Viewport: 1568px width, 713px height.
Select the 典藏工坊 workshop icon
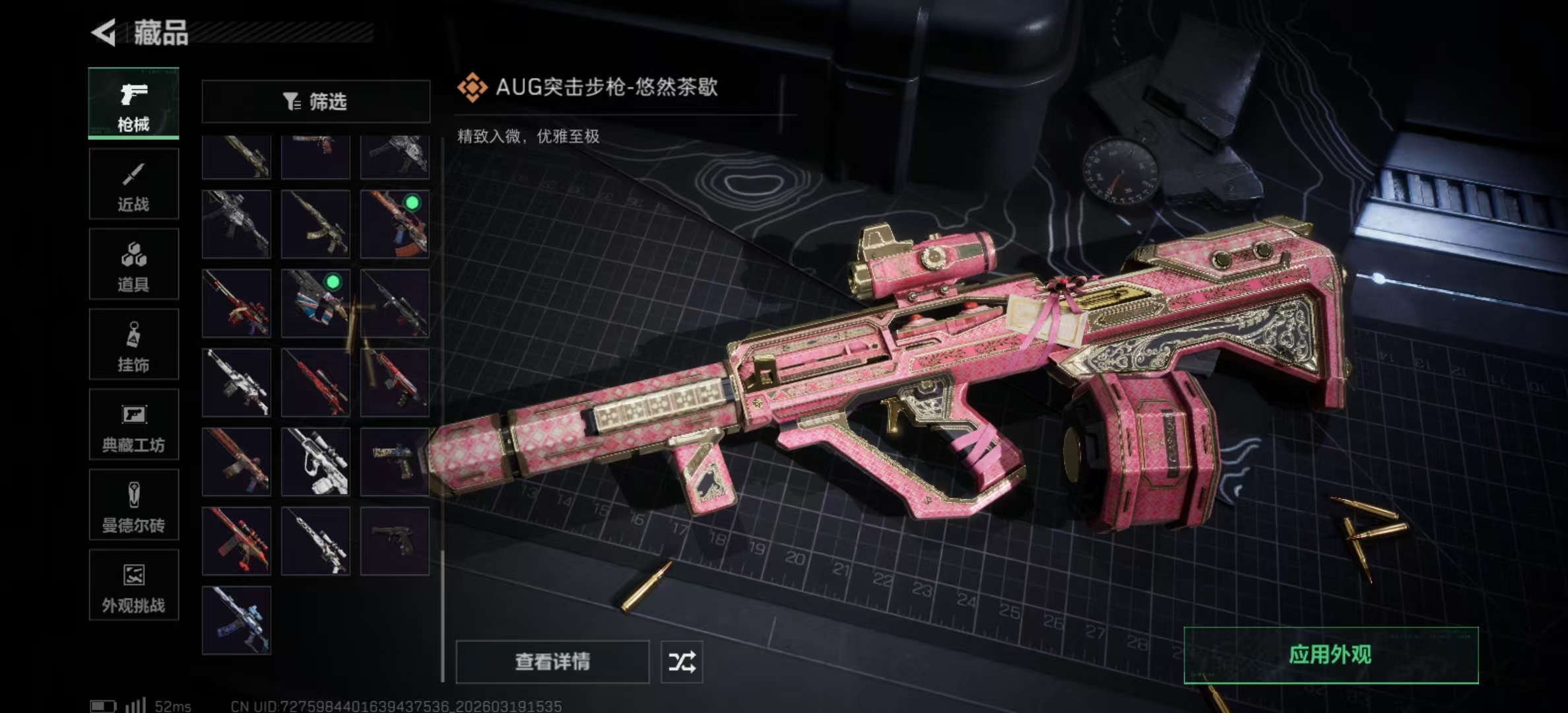click(133, 424)
